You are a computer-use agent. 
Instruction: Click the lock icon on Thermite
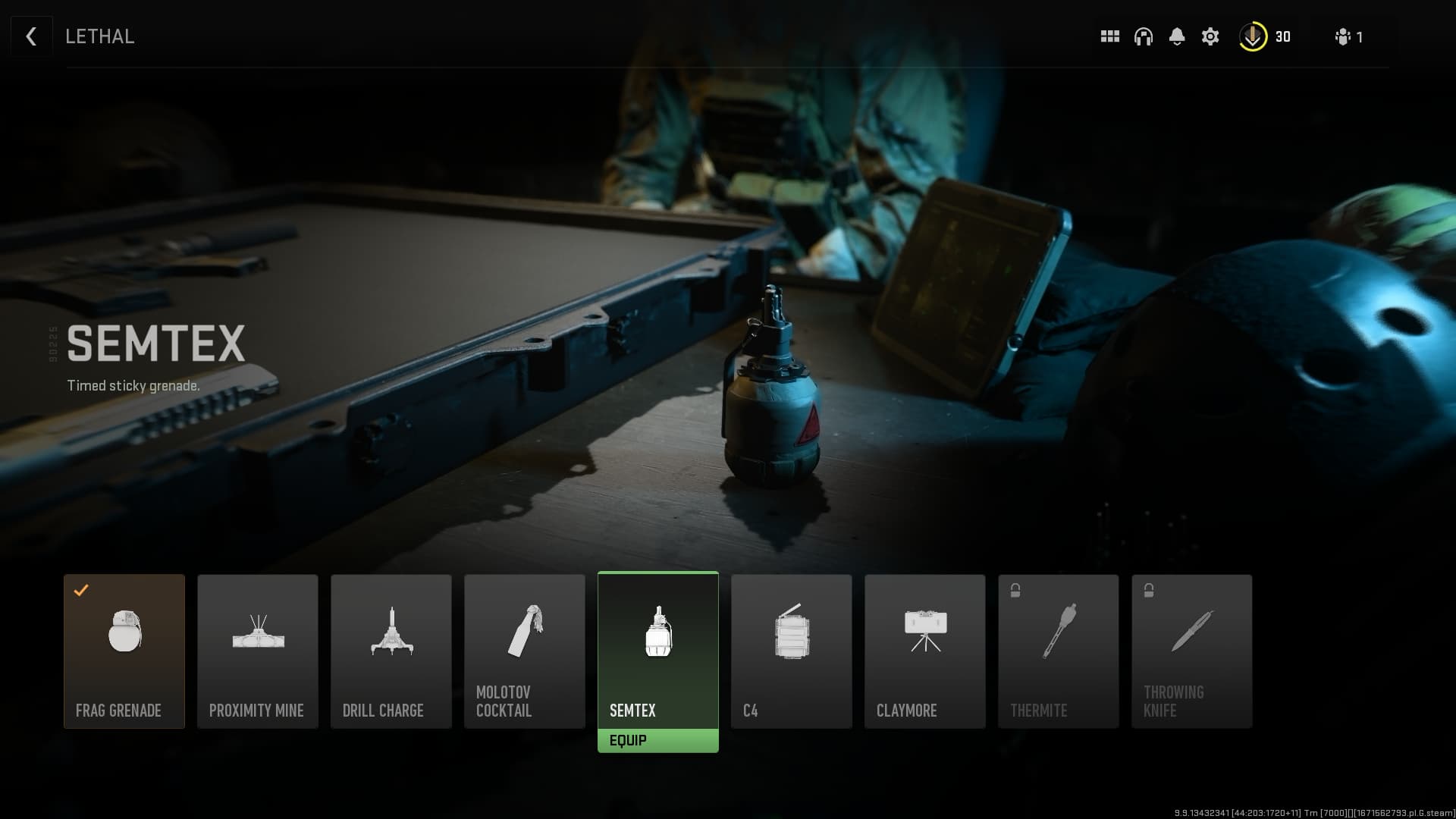1015,588
